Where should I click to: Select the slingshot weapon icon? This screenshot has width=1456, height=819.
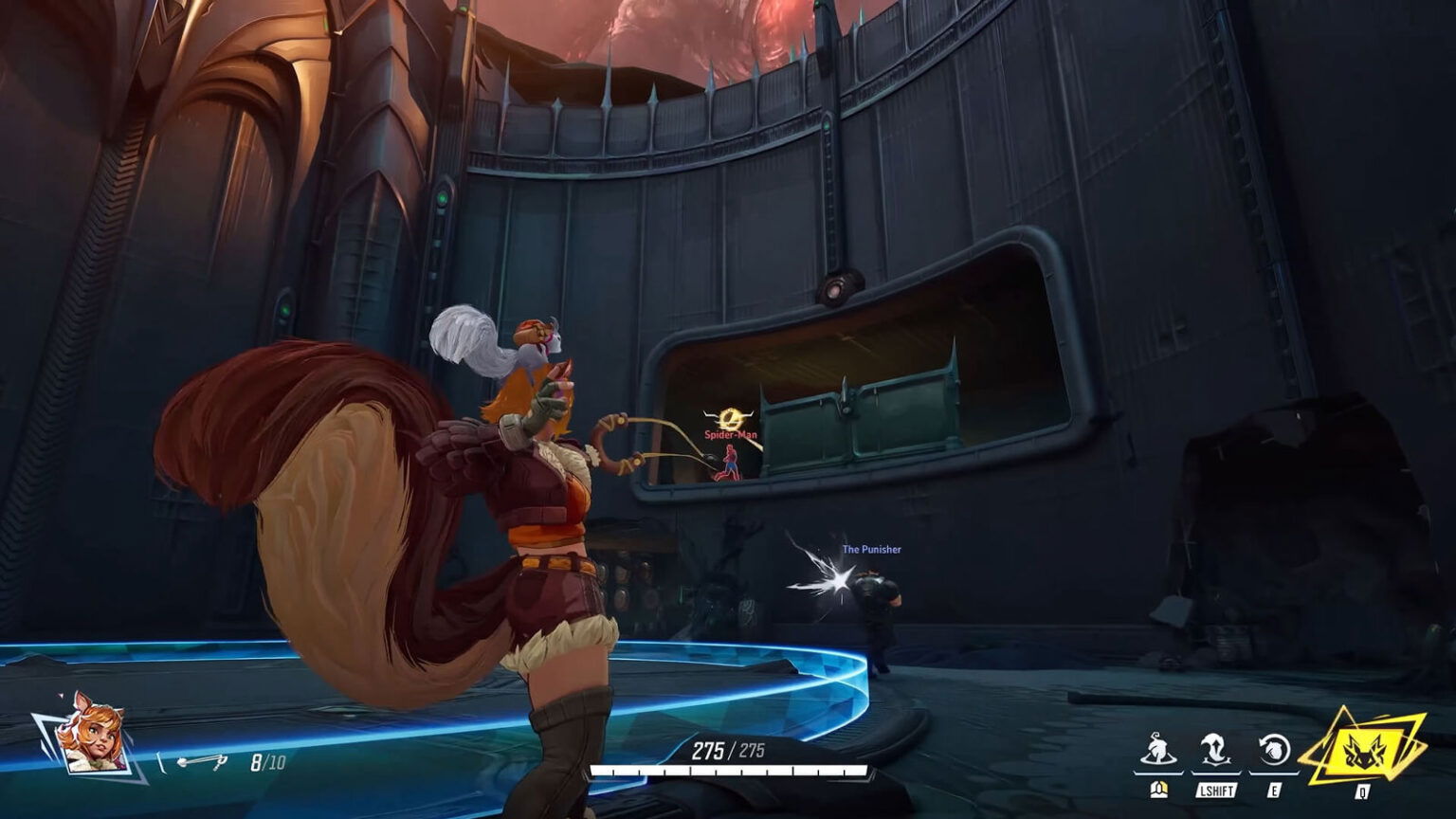pyautogui.click(x=202, y=761)
